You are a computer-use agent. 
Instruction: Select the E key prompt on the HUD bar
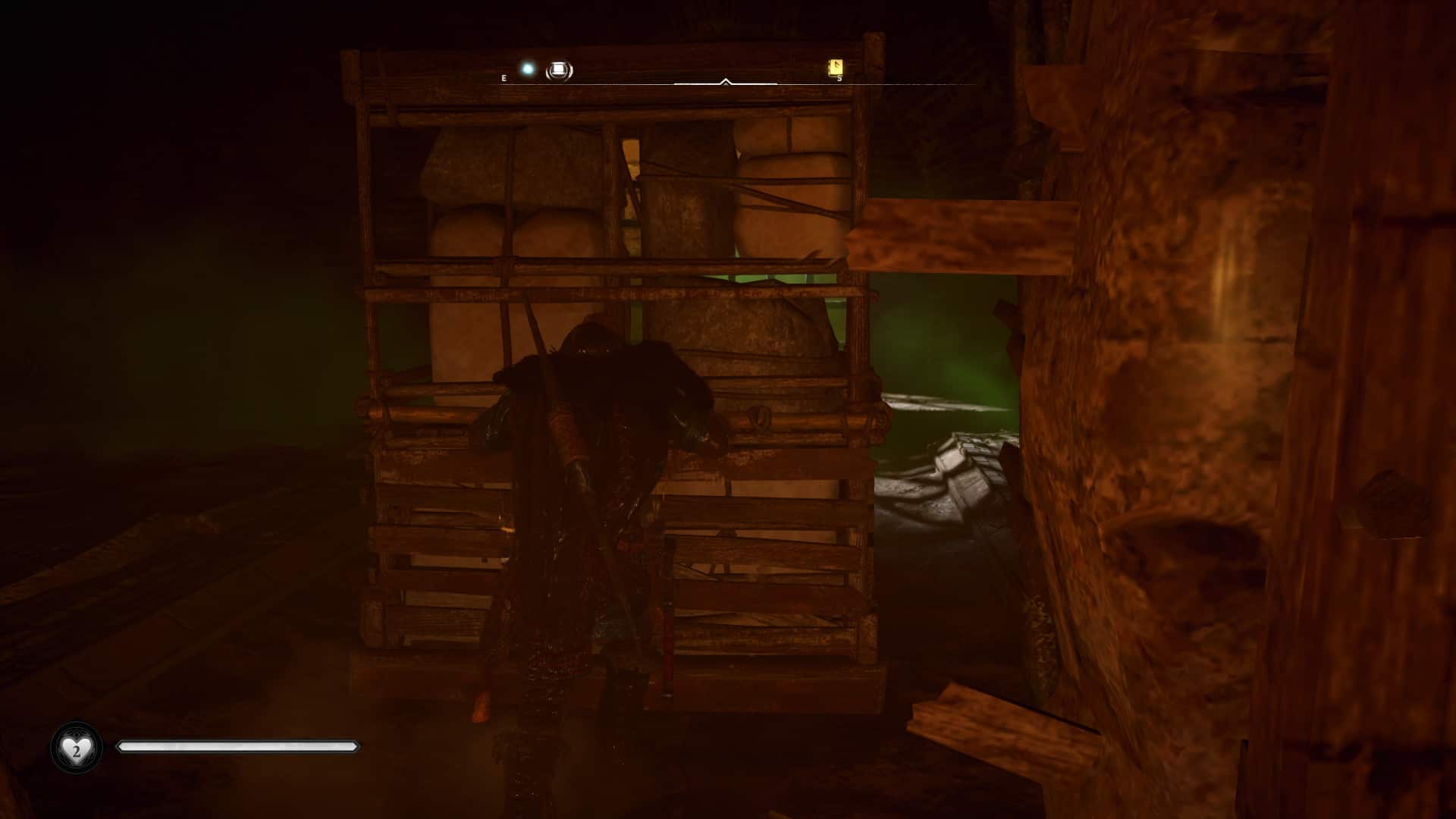click(x=503, y=77)
